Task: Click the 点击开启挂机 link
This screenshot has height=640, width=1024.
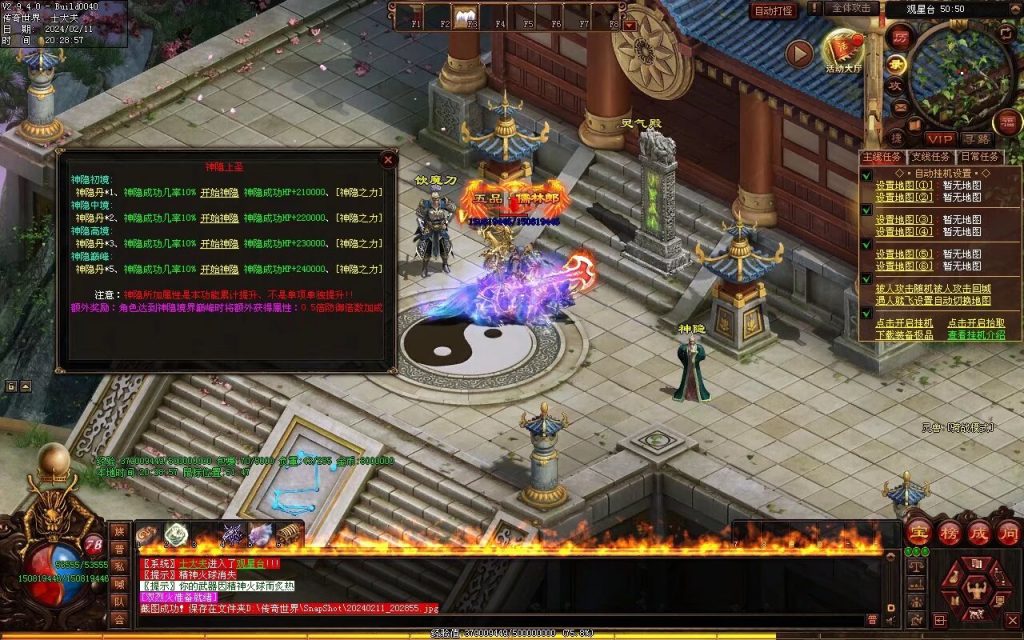Action: (904, 323)
